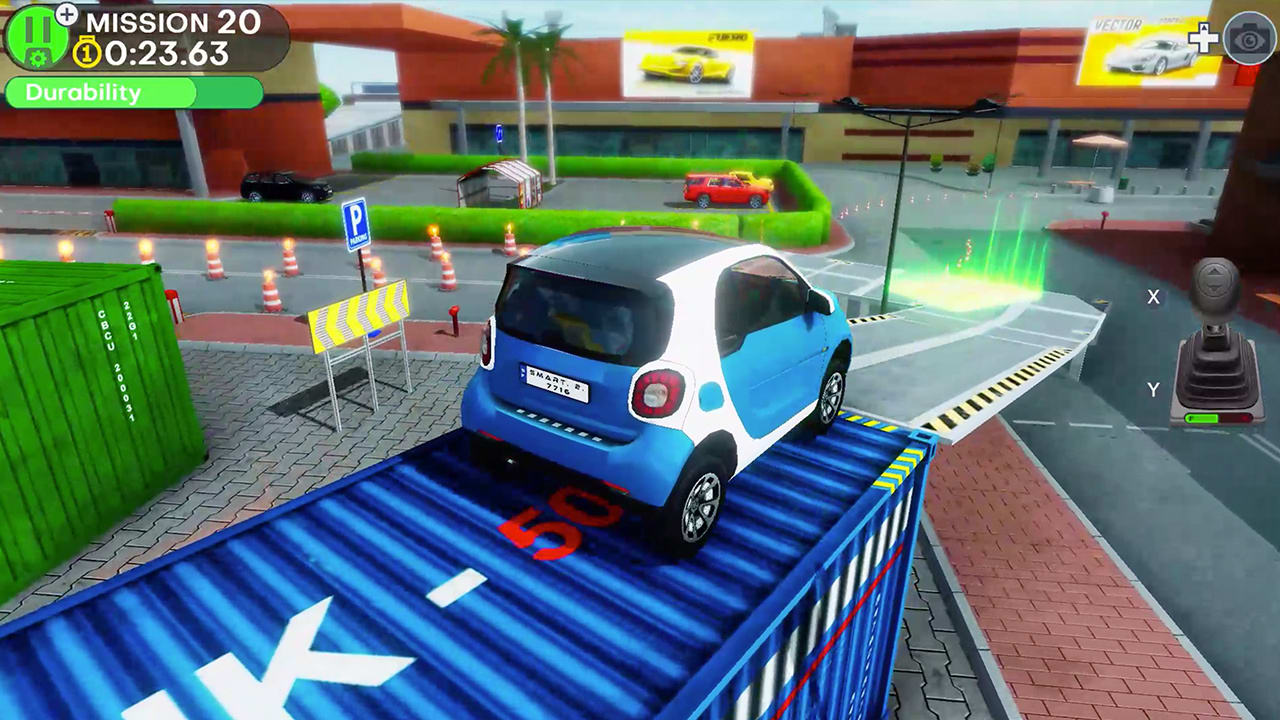Push the gear shifter's down arrow

point(1213,287)
